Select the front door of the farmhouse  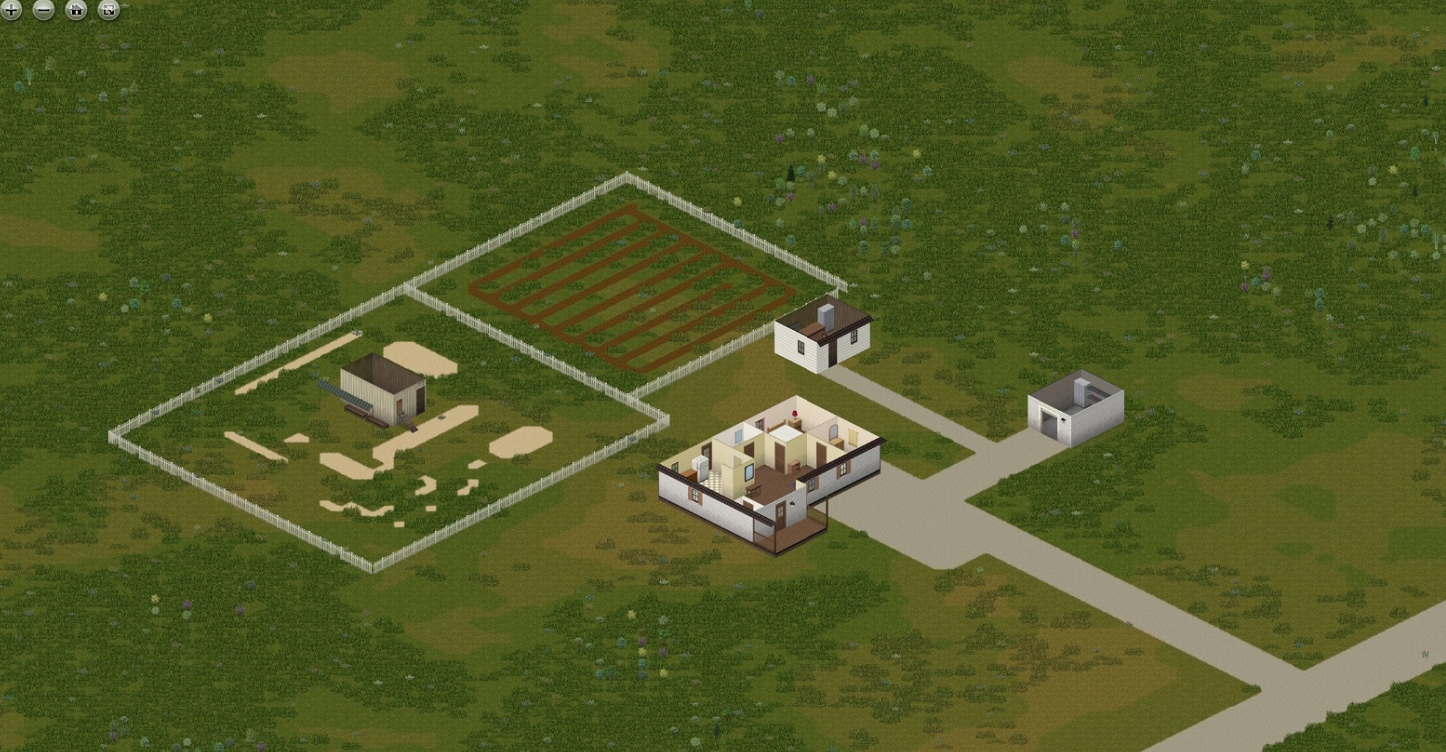pos(780,512)
